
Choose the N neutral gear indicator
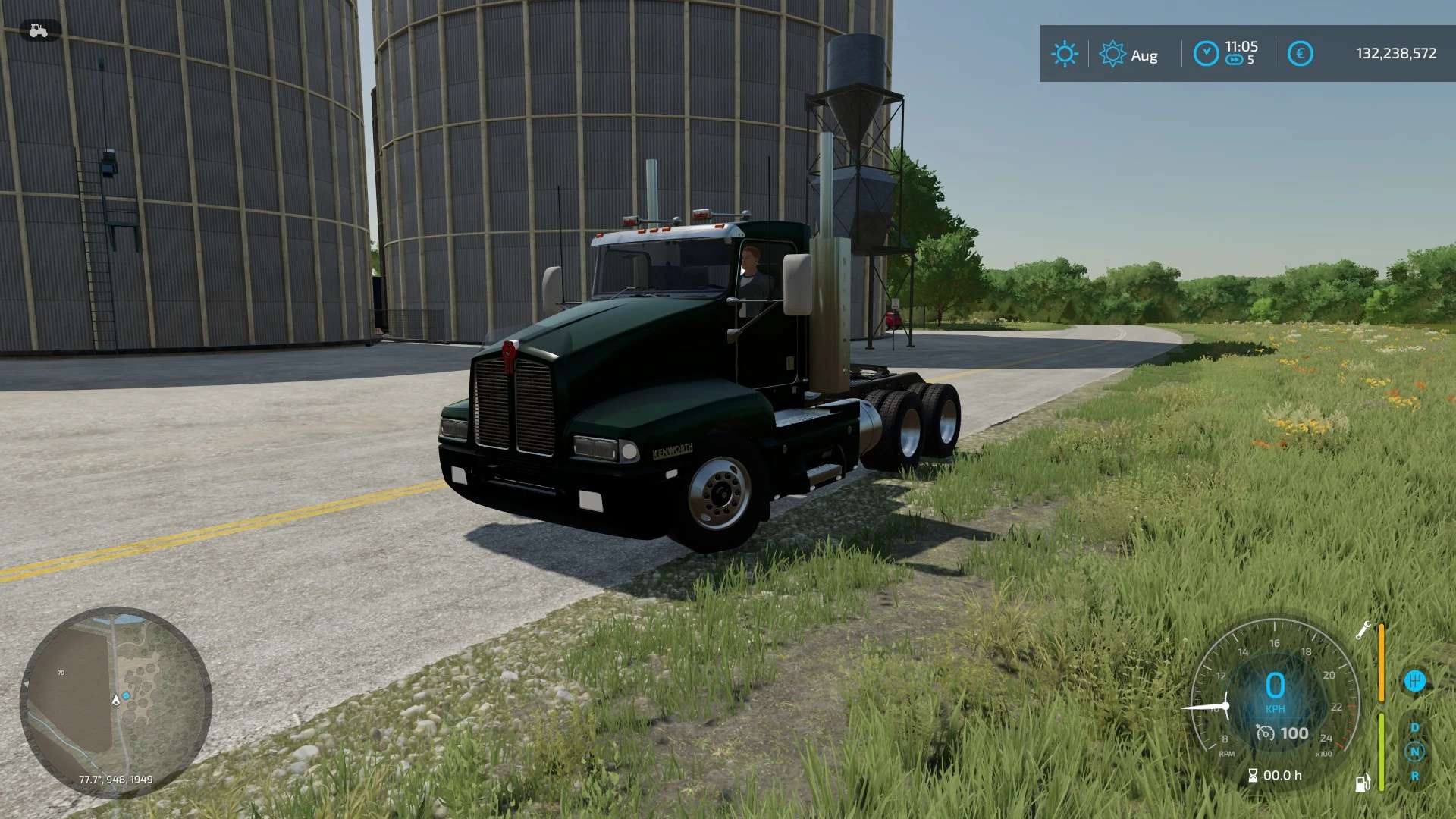[1414, 752]
